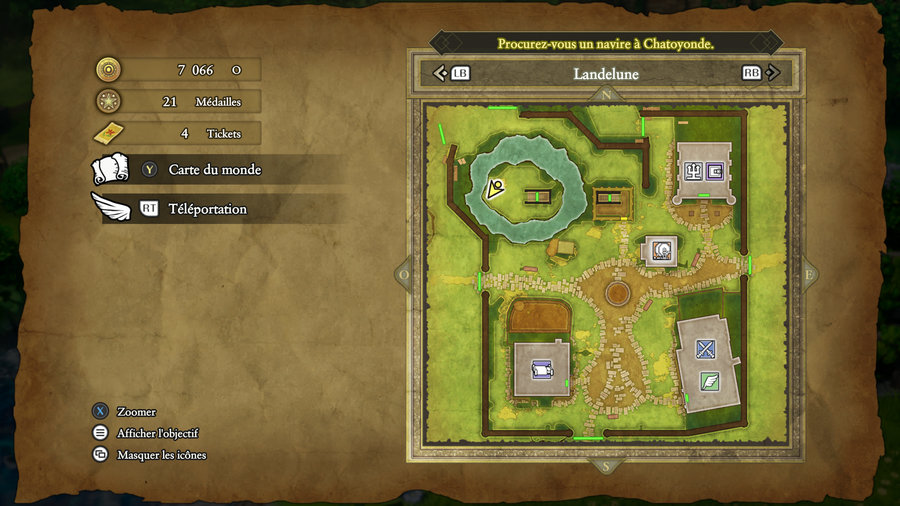The image size is (900, 506).
Task: Open the Carte du monde world map
Action: click(213, 170)
